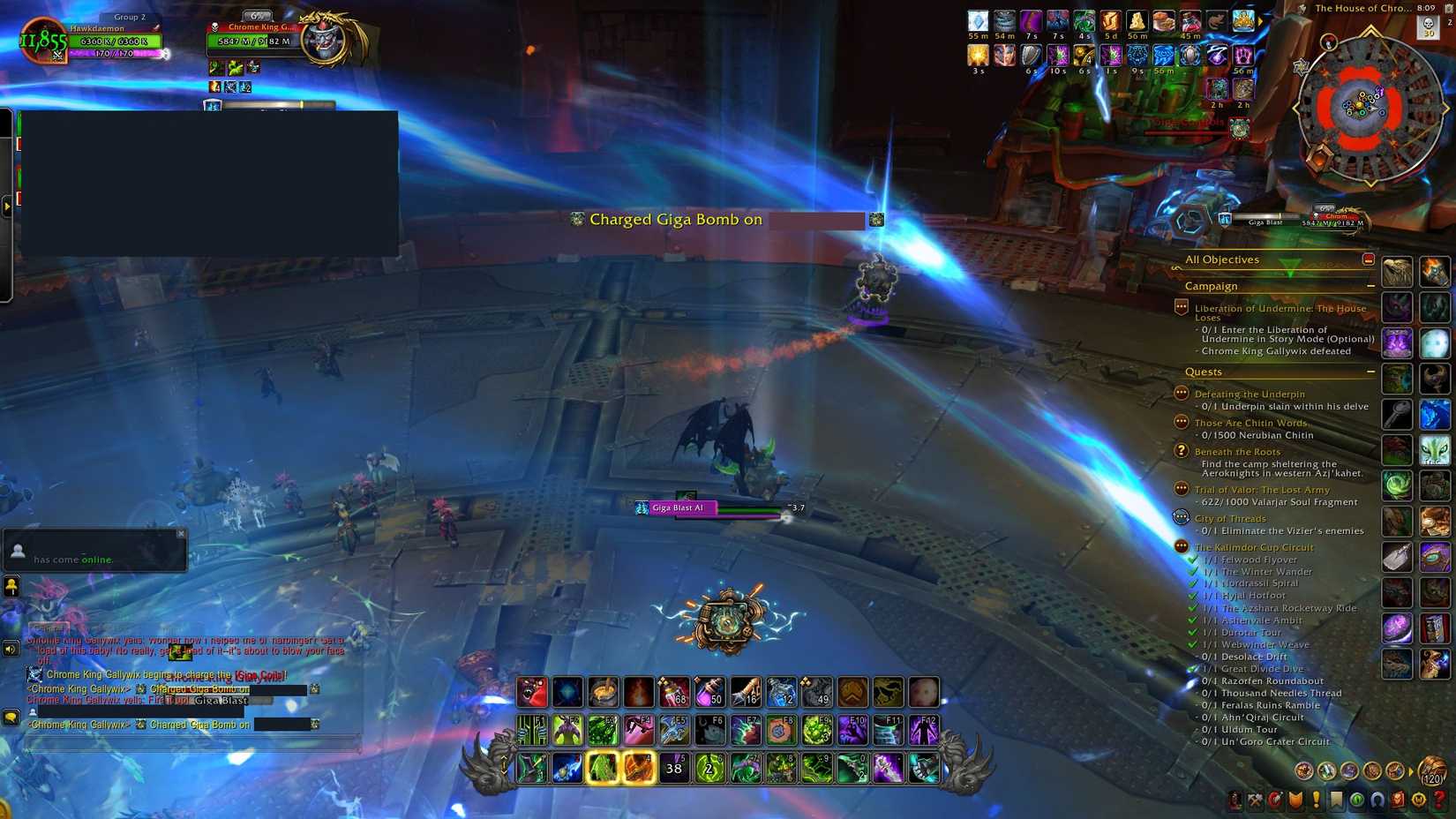Expand the bag bar with the yellow arrow
Image resolution: width=1456 pixels, height=819 pixels.
(x=1411, y=770)
